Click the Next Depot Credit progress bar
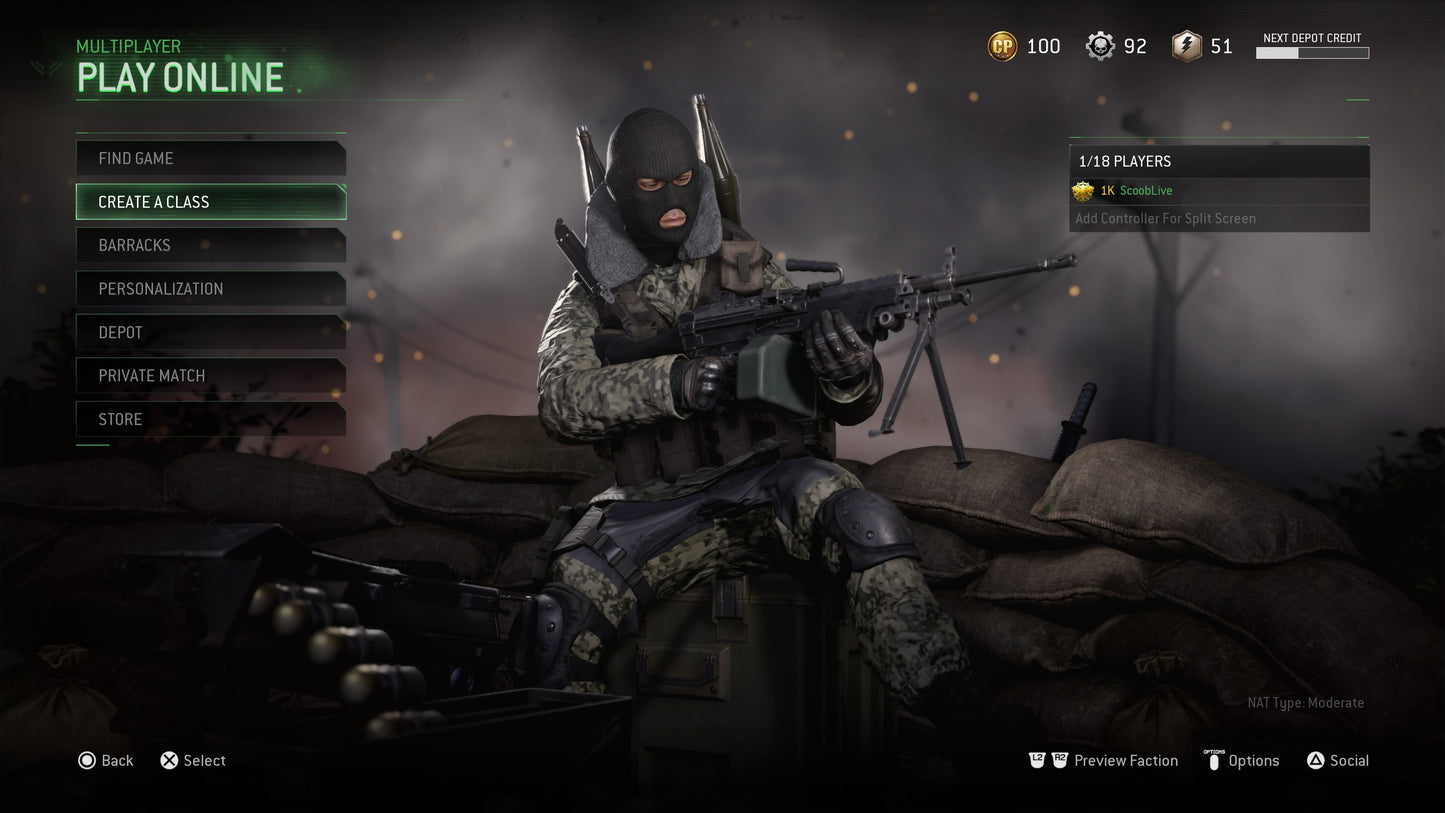 tap(1312, 53)
